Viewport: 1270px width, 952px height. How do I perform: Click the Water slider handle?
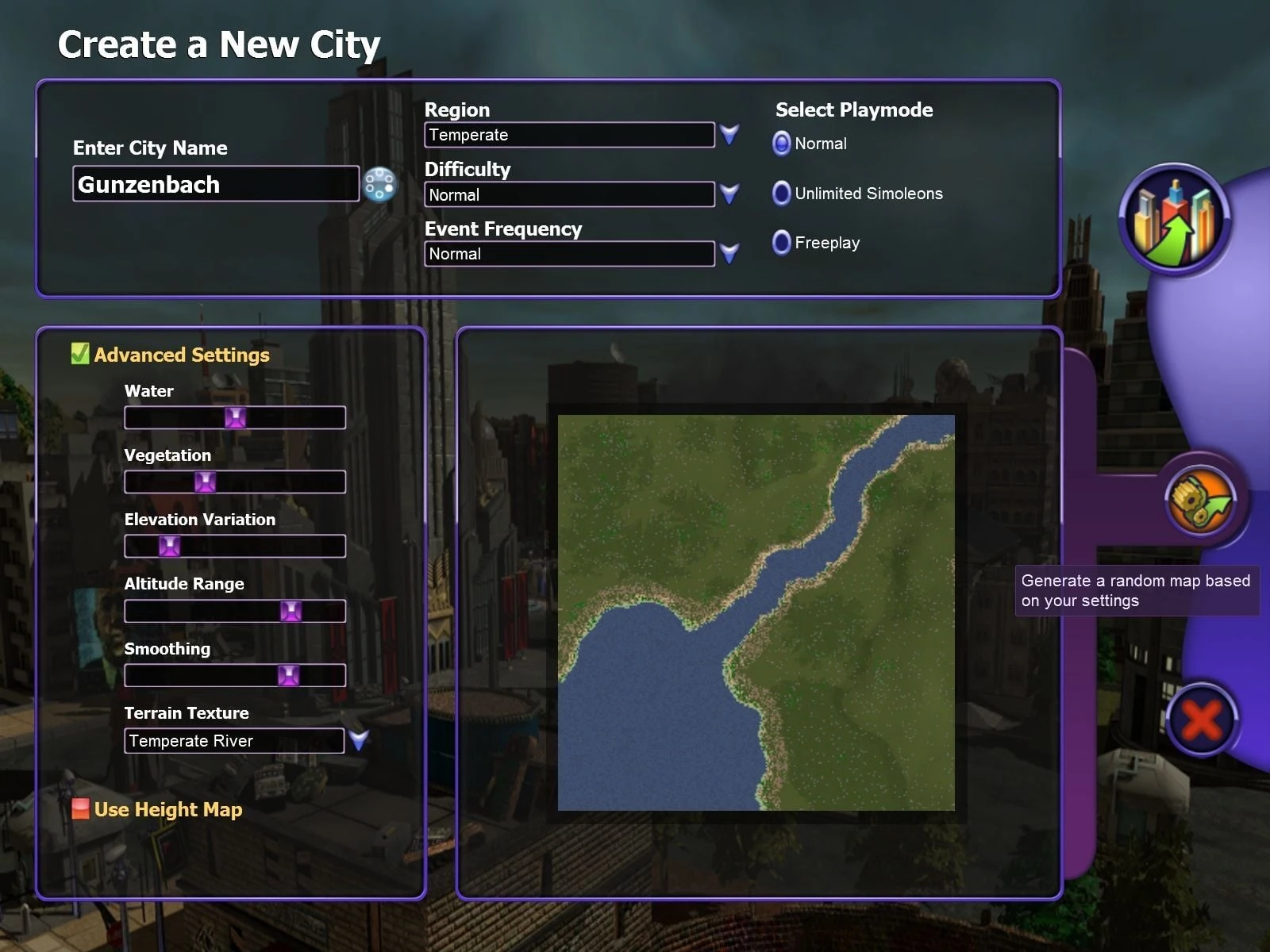[235, 417]
